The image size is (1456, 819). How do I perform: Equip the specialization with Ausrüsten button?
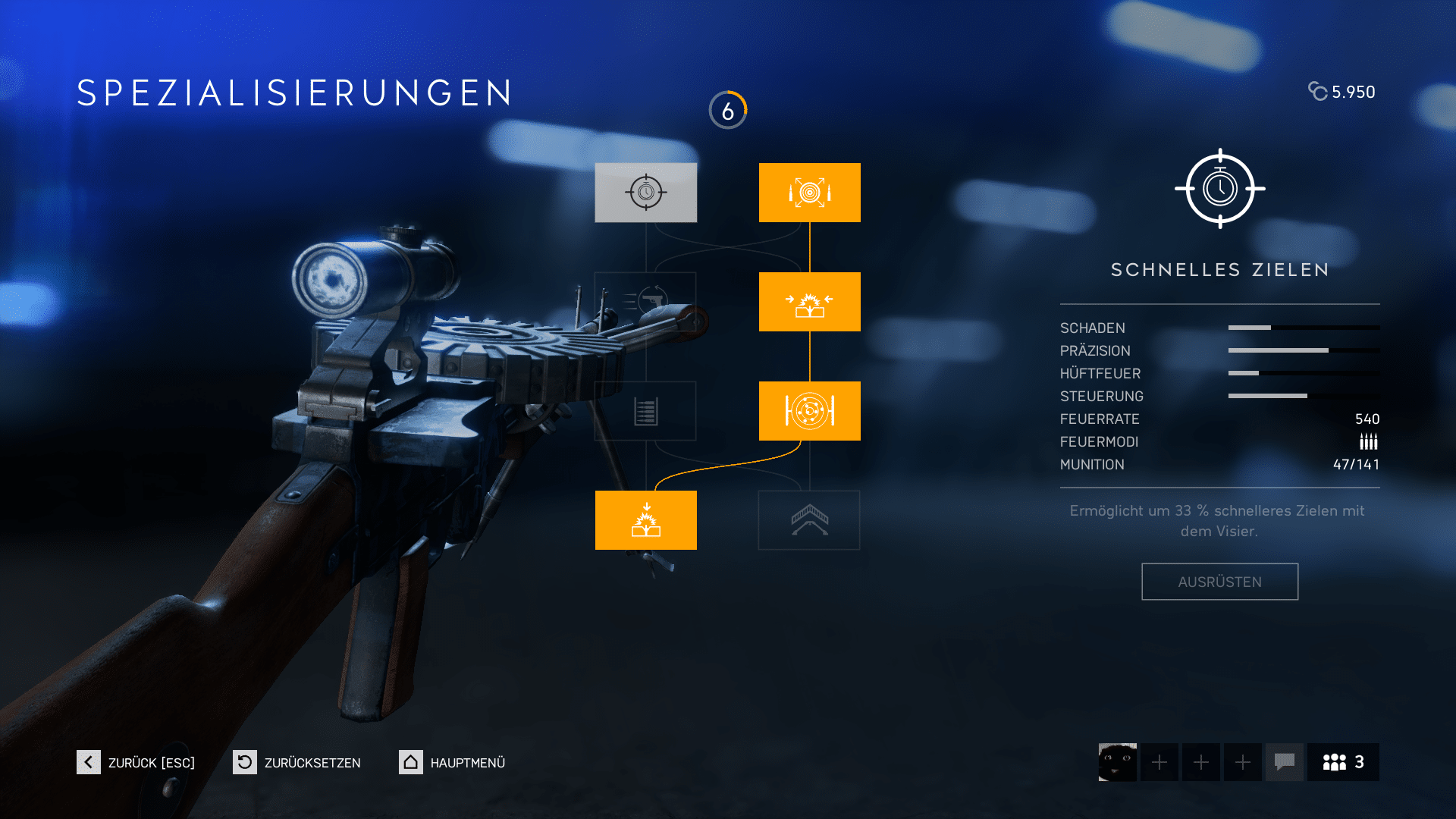pyautogui.click(x=1219, y=582)
